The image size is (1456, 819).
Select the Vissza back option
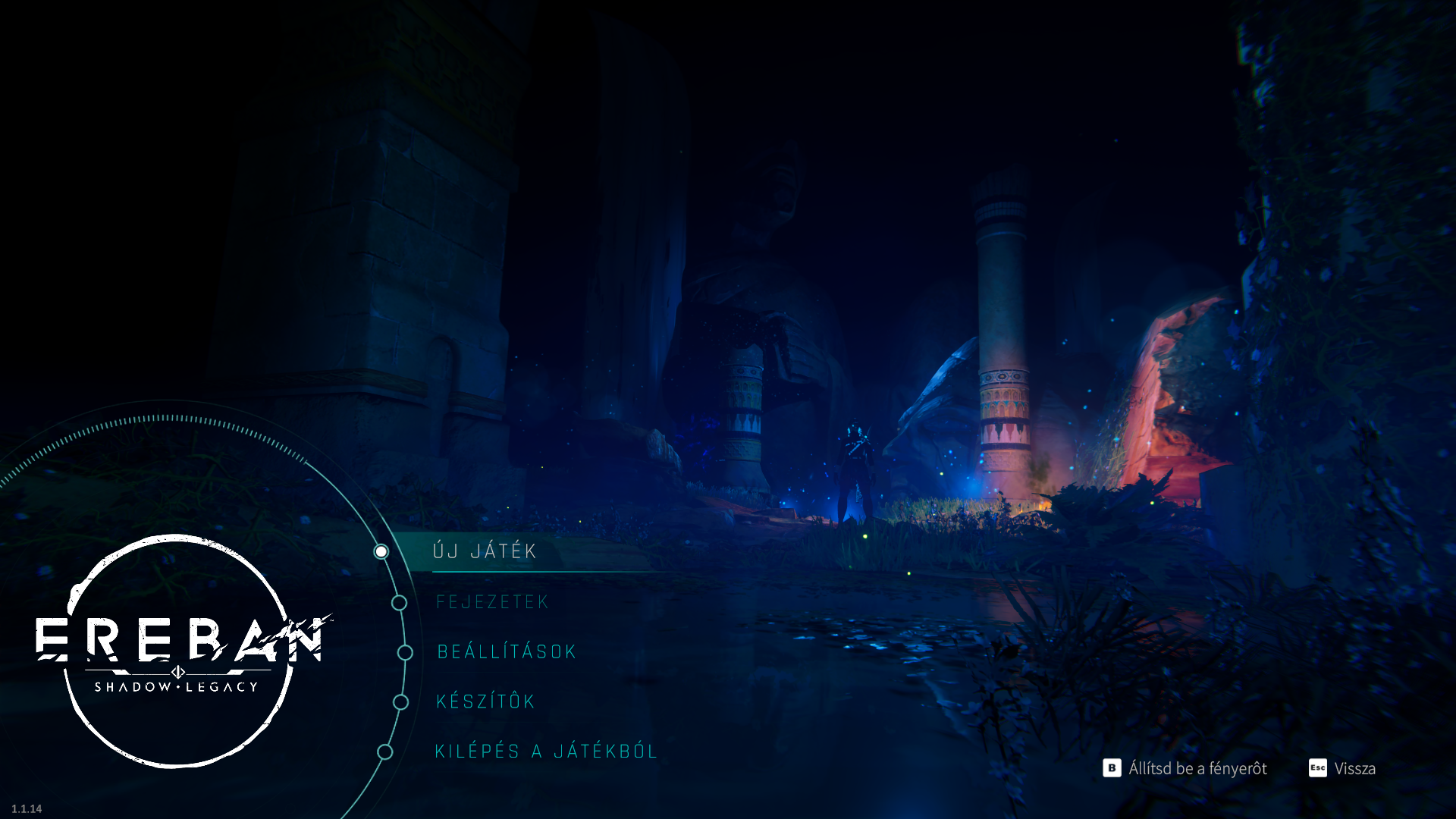1343,768
